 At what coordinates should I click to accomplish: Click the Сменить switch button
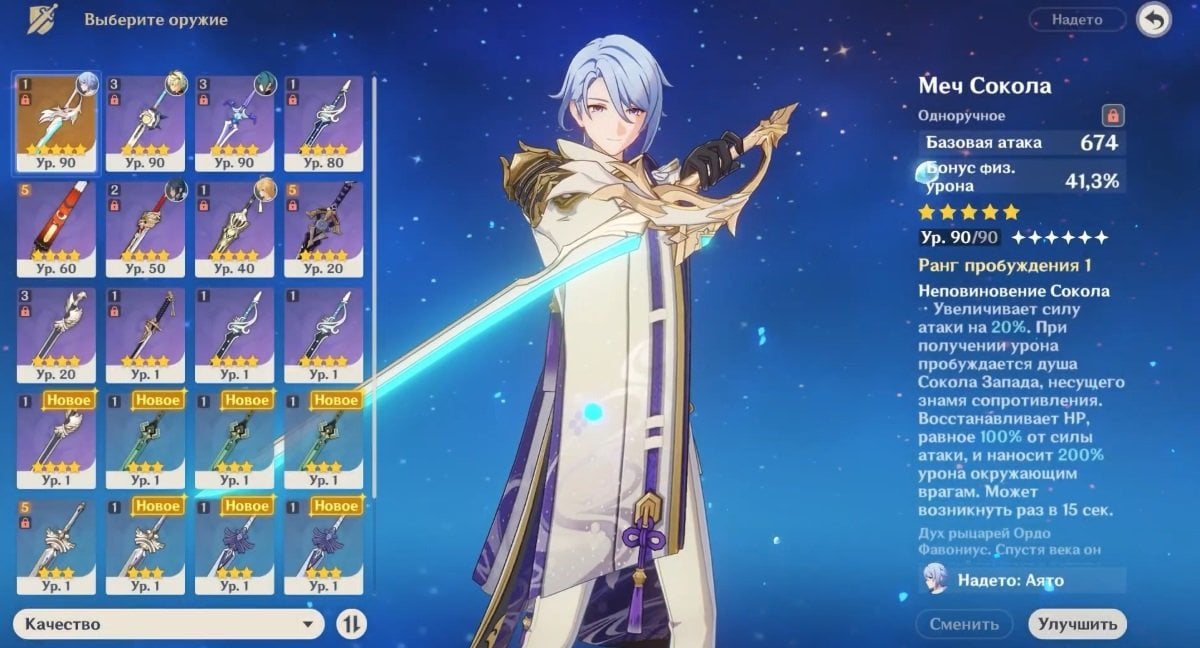[x=966, y=625]
